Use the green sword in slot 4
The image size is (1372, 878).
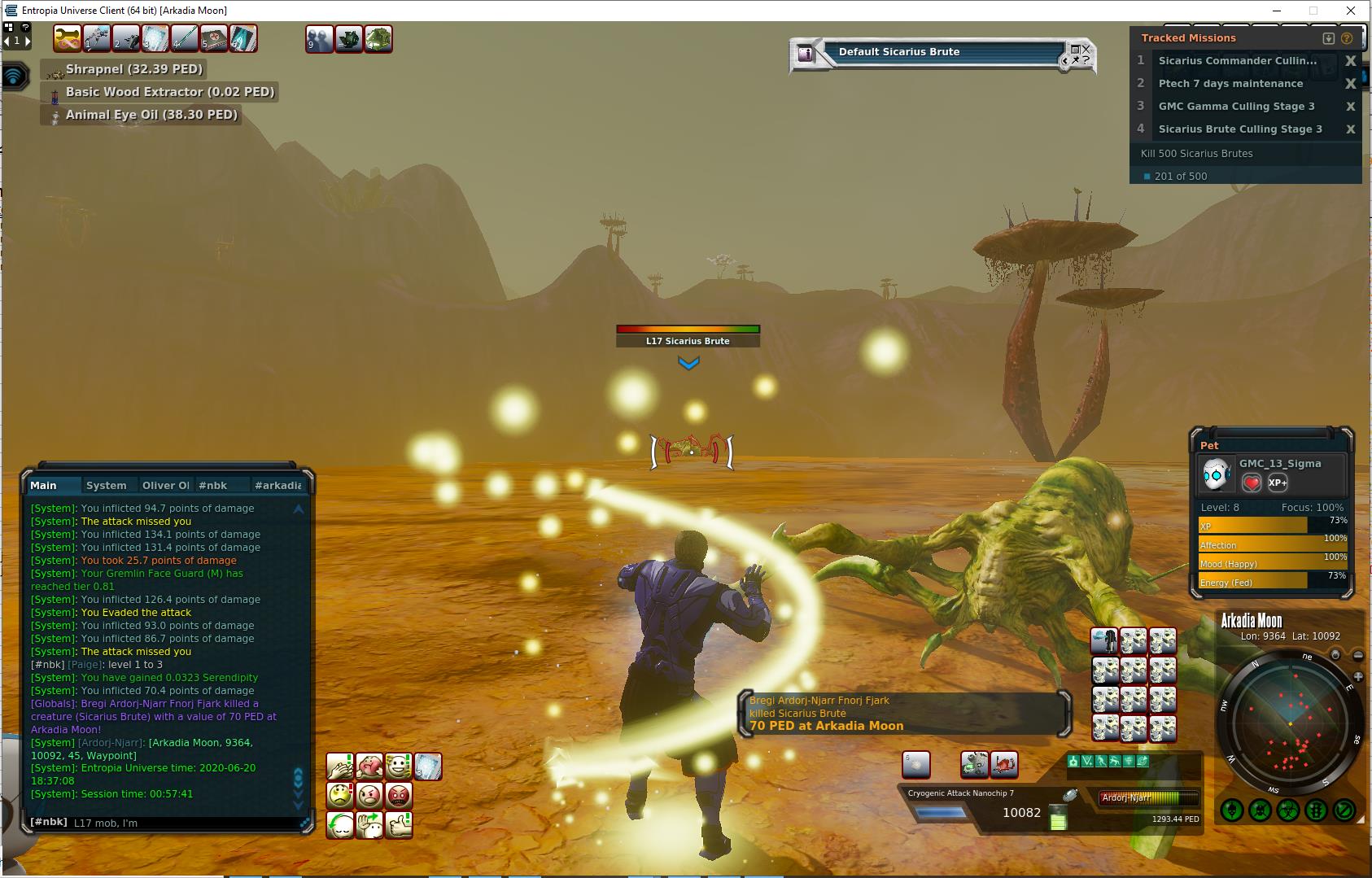184,38
